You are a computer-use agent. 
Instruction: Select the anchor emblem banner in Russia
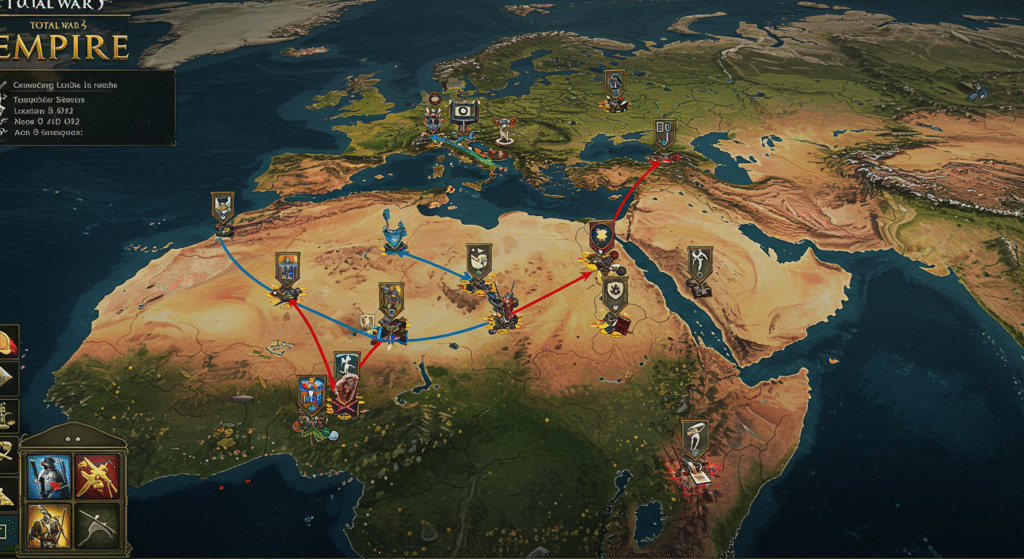point(614,85)
